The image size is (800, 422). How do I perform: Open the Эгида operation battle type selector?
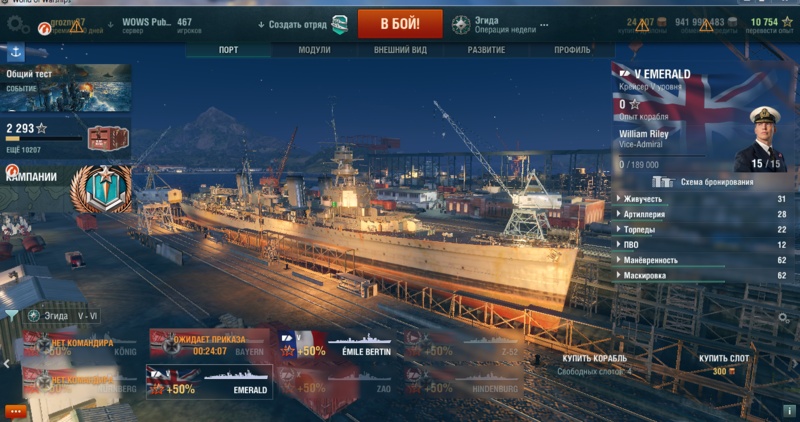tap(490, 23)
